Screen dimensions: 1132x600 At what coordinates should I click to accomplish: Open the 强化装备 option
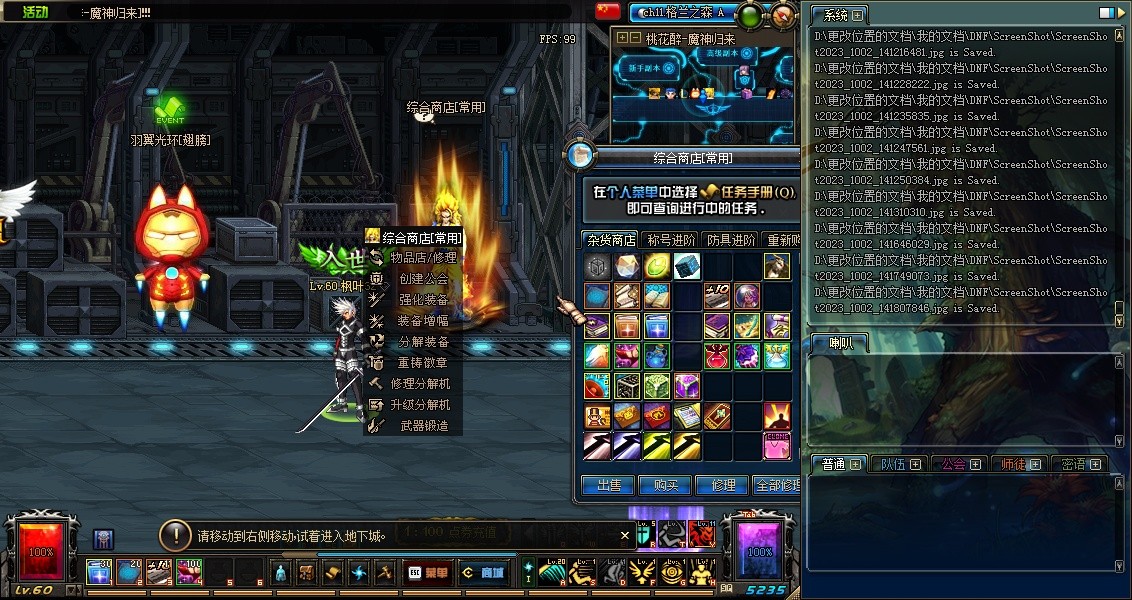pos(423,300)
